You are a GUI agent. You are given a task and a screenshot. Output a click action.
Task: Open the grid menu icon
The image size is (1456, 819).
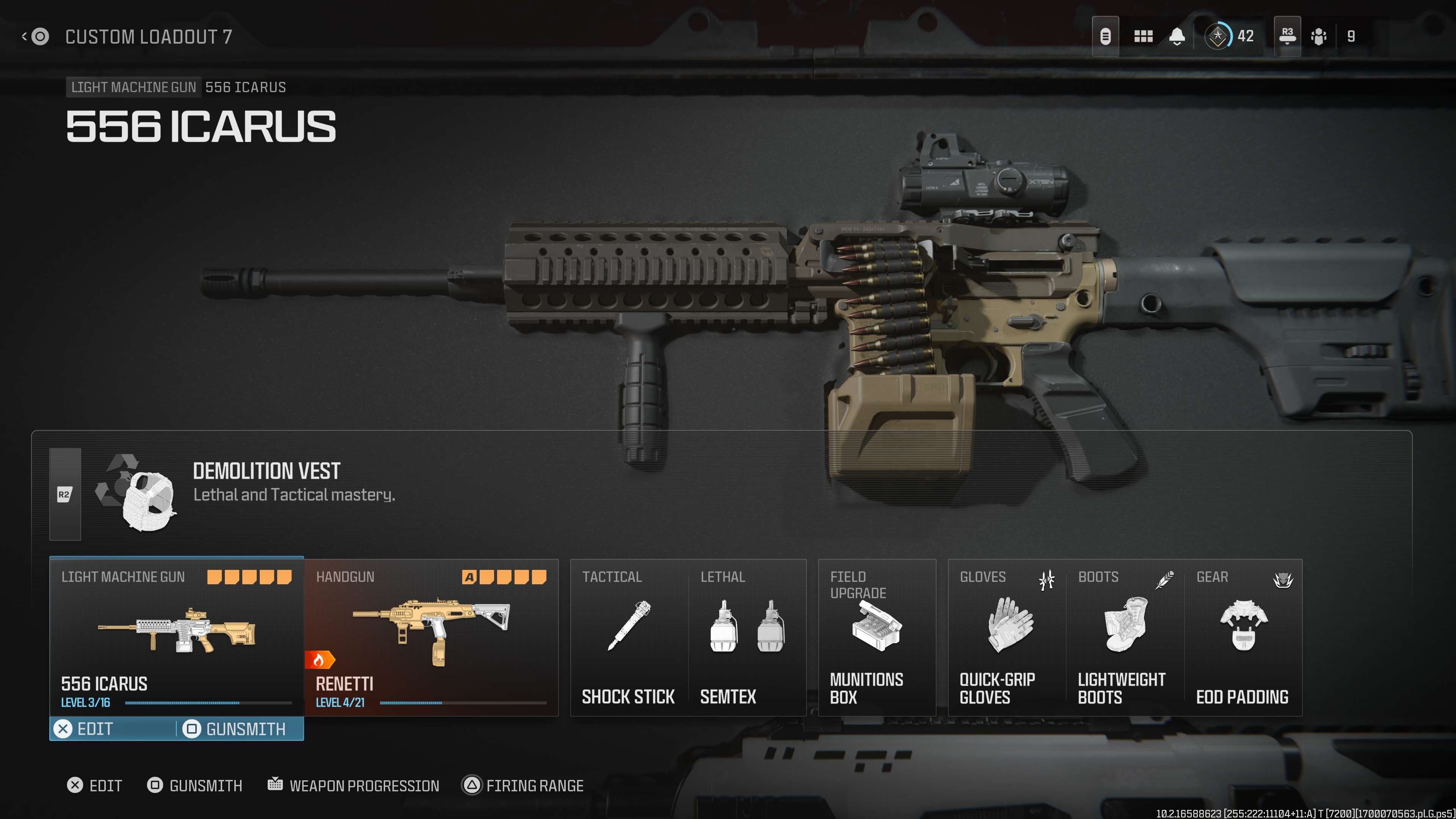tap(1143, 36)
